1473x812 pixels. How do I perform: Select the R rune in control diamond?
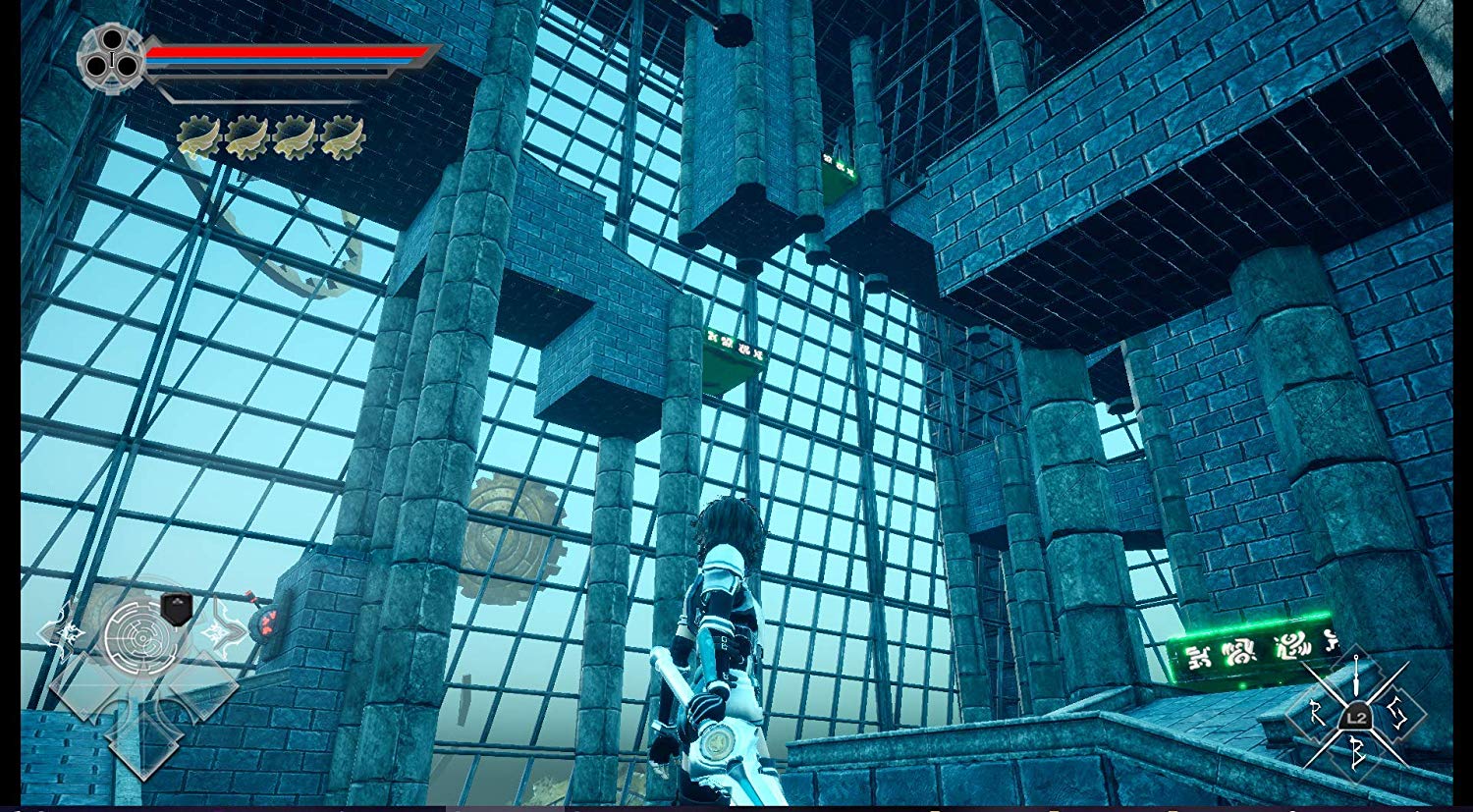pyautogui.click(x=1316, y=712)
